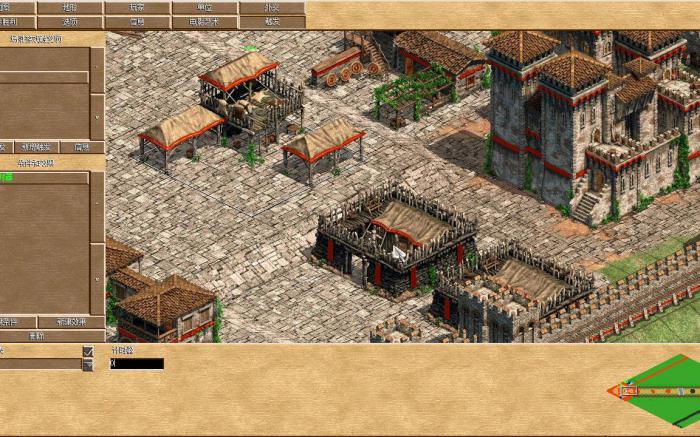This screenshot has height=437, width=700.
Task: Add an effect with the 新增效果 button
Action: tap(73, 322)
